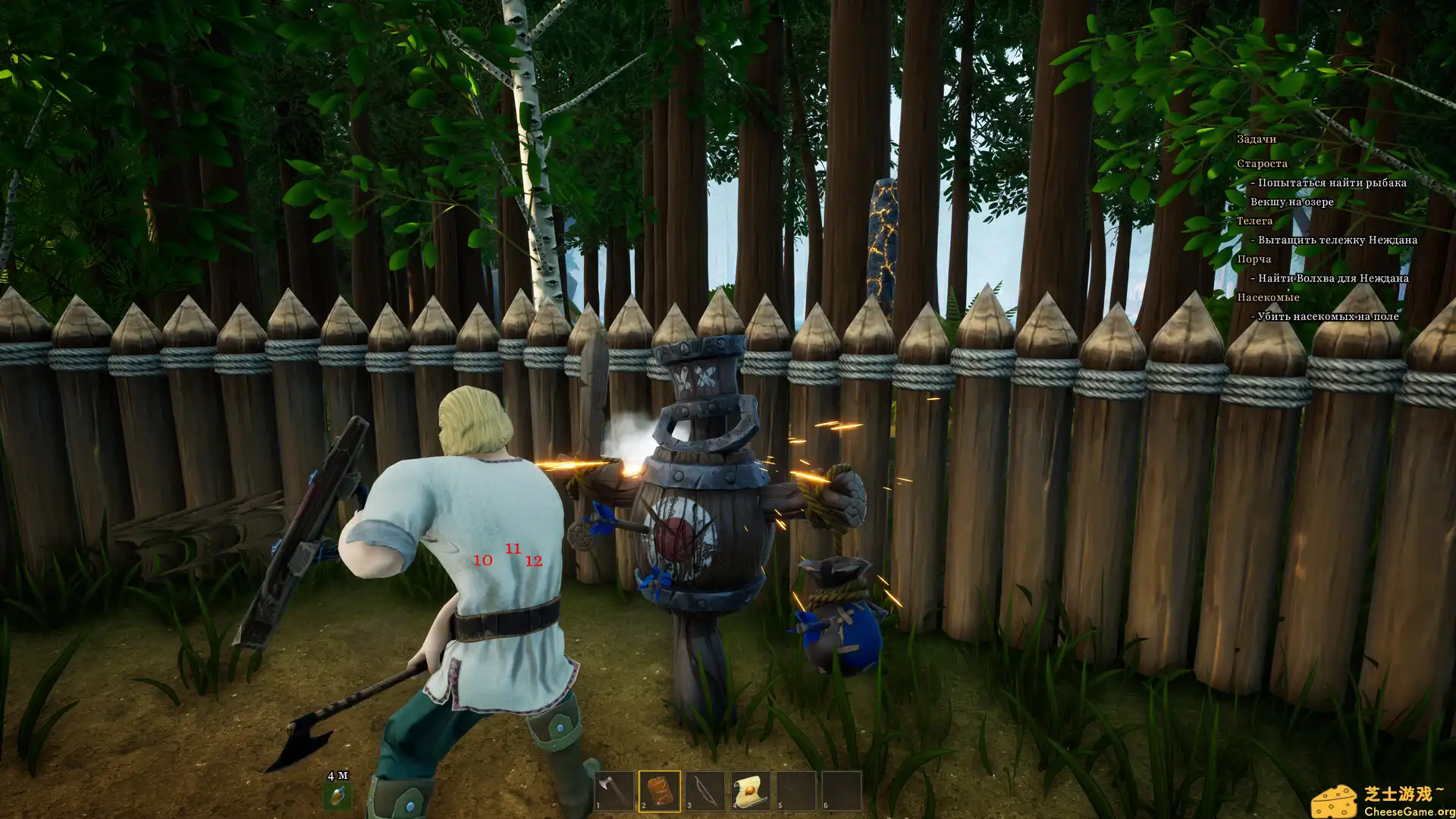Click the Задачи tasks header
Image resolution: width=1456 pixels, height=819 pixels.
(x=1257, y=139)
